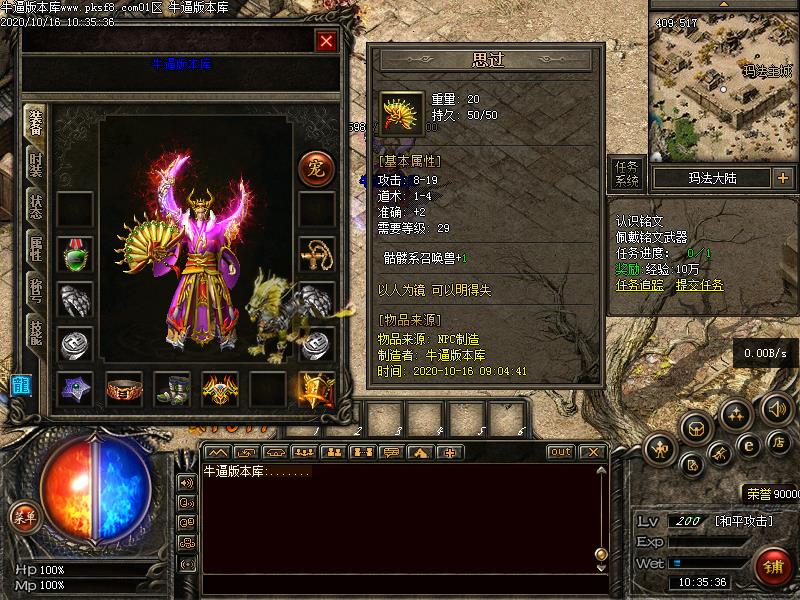Expand map with the plus button
800x600 pixels.
click(782, 178)
